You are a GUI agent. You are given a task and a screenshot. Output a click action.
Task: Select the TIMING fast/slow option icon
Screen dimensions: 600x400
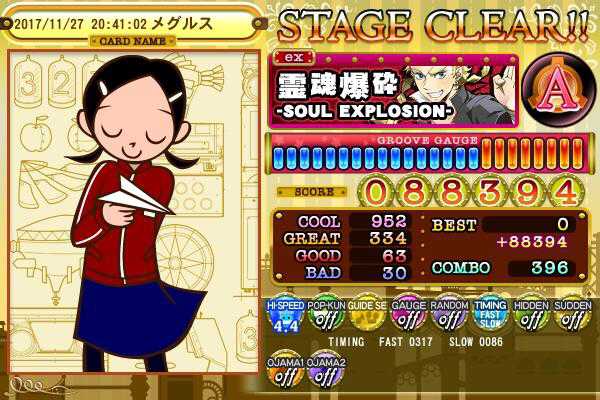[490, 316]
